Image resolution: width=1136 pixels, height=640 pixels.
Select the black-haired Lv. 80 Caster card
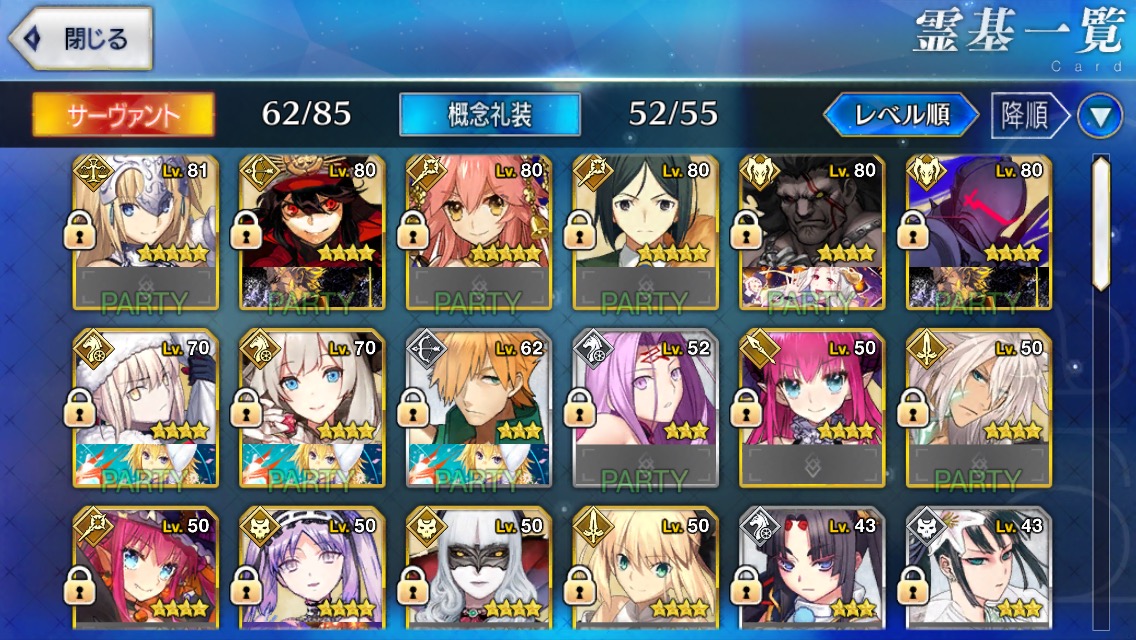(645, 232)
